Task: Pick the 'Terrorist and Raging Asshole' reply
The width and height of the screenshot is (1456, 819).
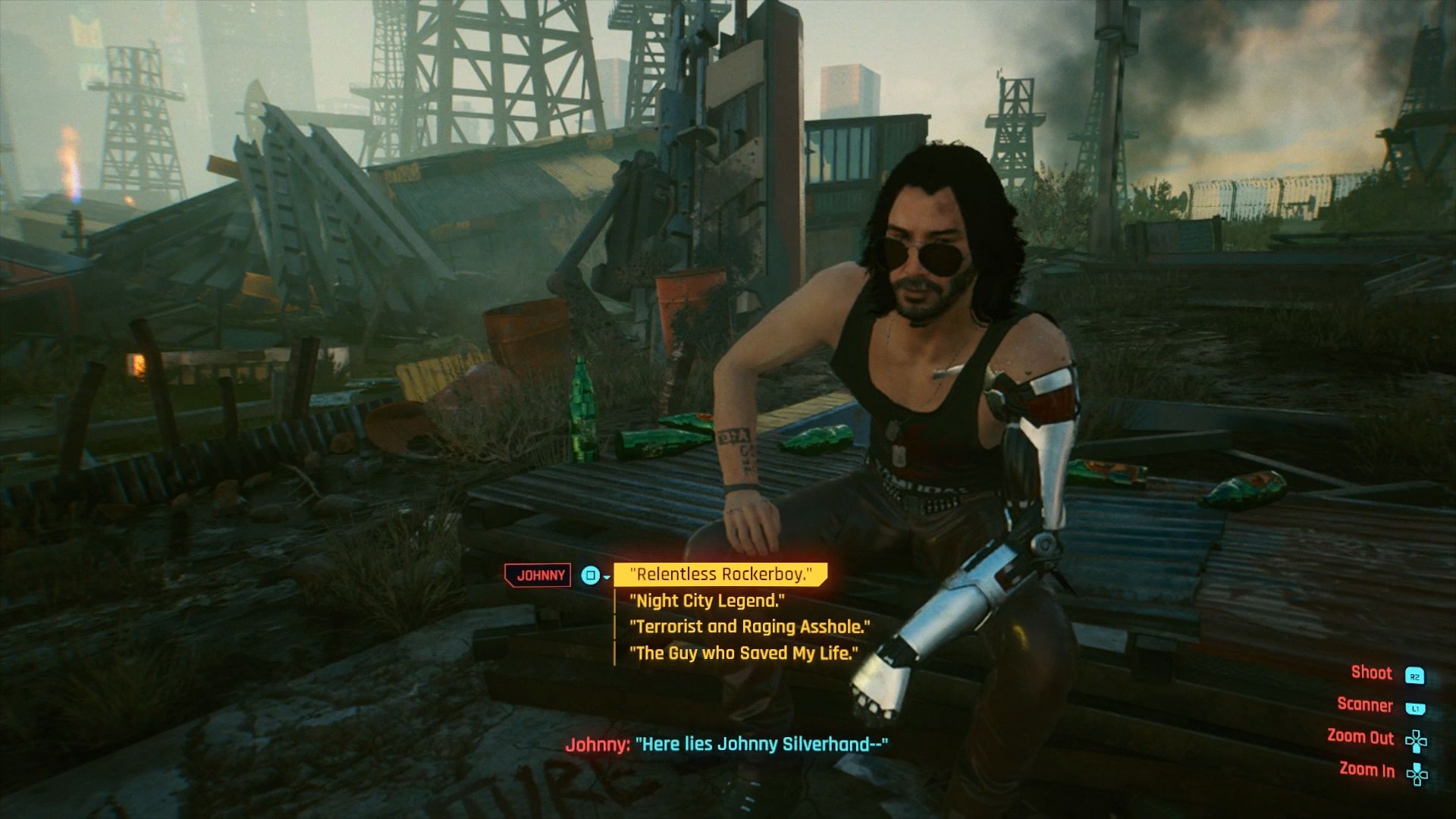Action: (749, 626)
